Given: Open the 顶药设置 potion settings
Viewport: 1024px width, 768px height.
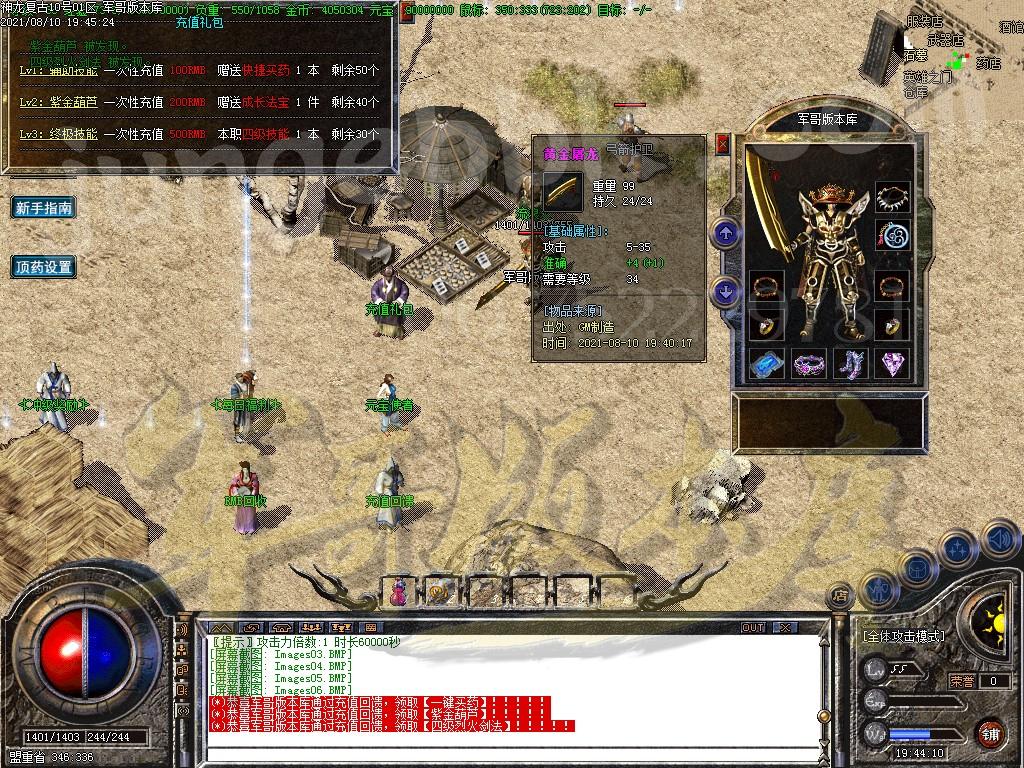Looking at the screenshot, I should (44, 267).
